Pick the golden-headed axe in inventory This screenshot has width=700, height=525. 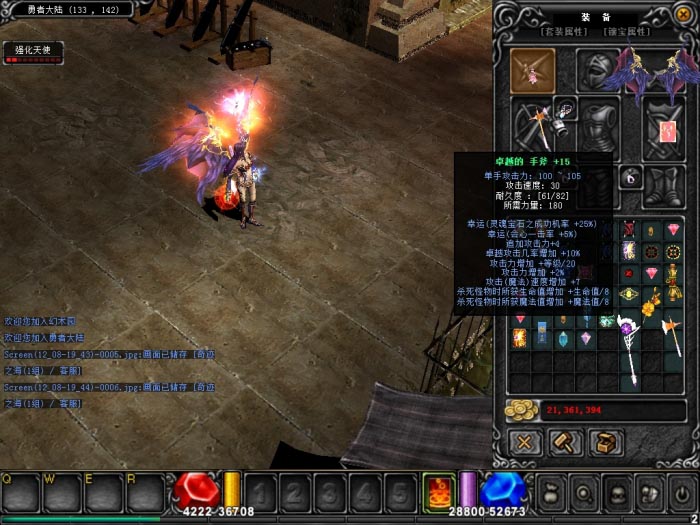(672, 338)
